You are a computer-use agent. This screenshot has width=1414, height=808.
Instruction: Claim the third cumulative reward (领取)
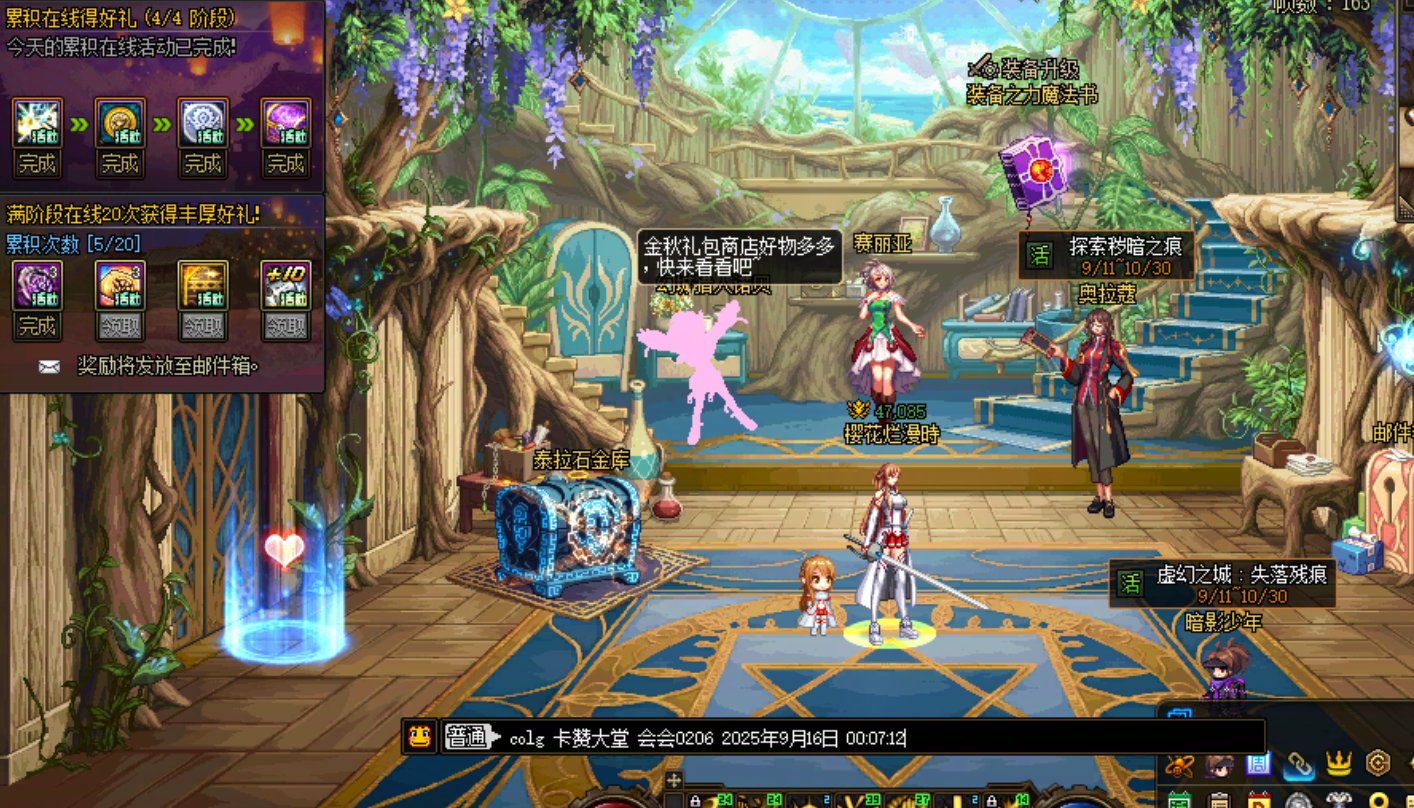point(203,326)
